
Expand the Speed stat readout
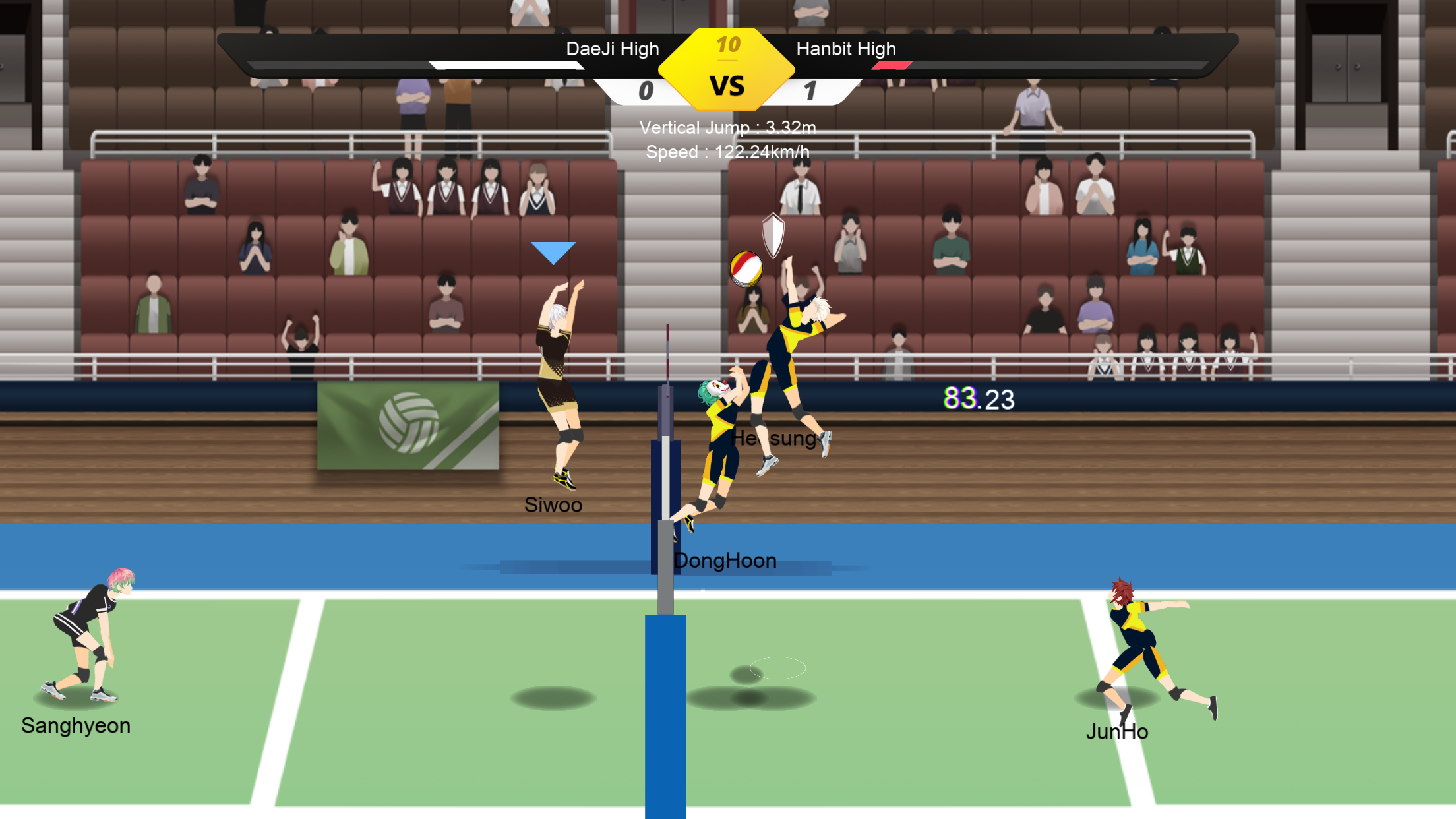[728, 151]
